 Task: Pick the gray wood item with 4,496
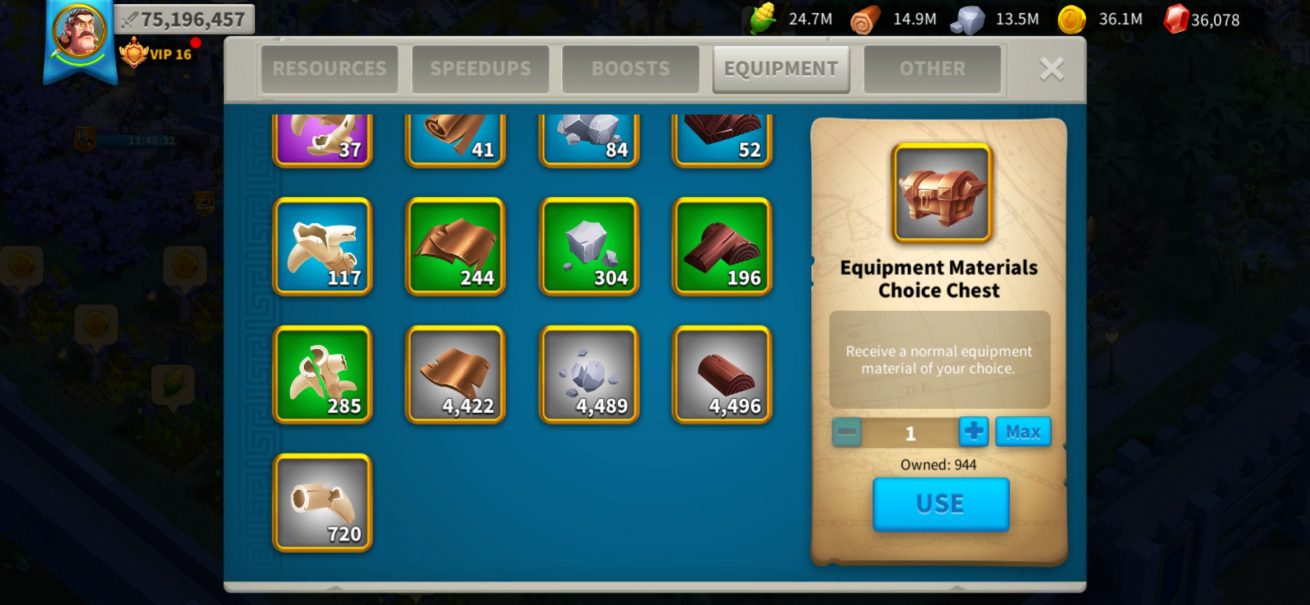coord(722,374)
